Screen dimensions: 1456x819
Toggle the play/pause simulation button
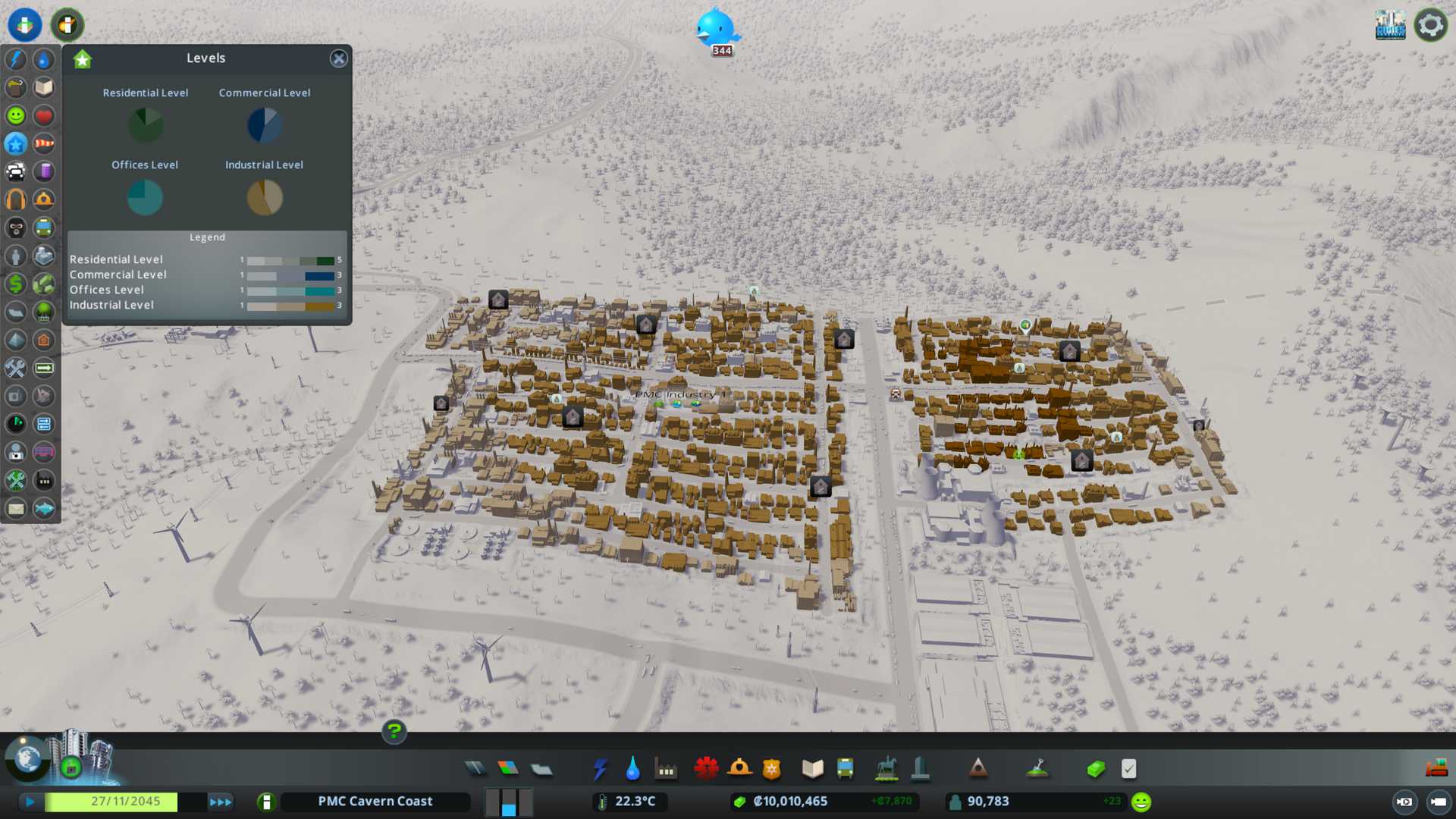coord(30,802)
